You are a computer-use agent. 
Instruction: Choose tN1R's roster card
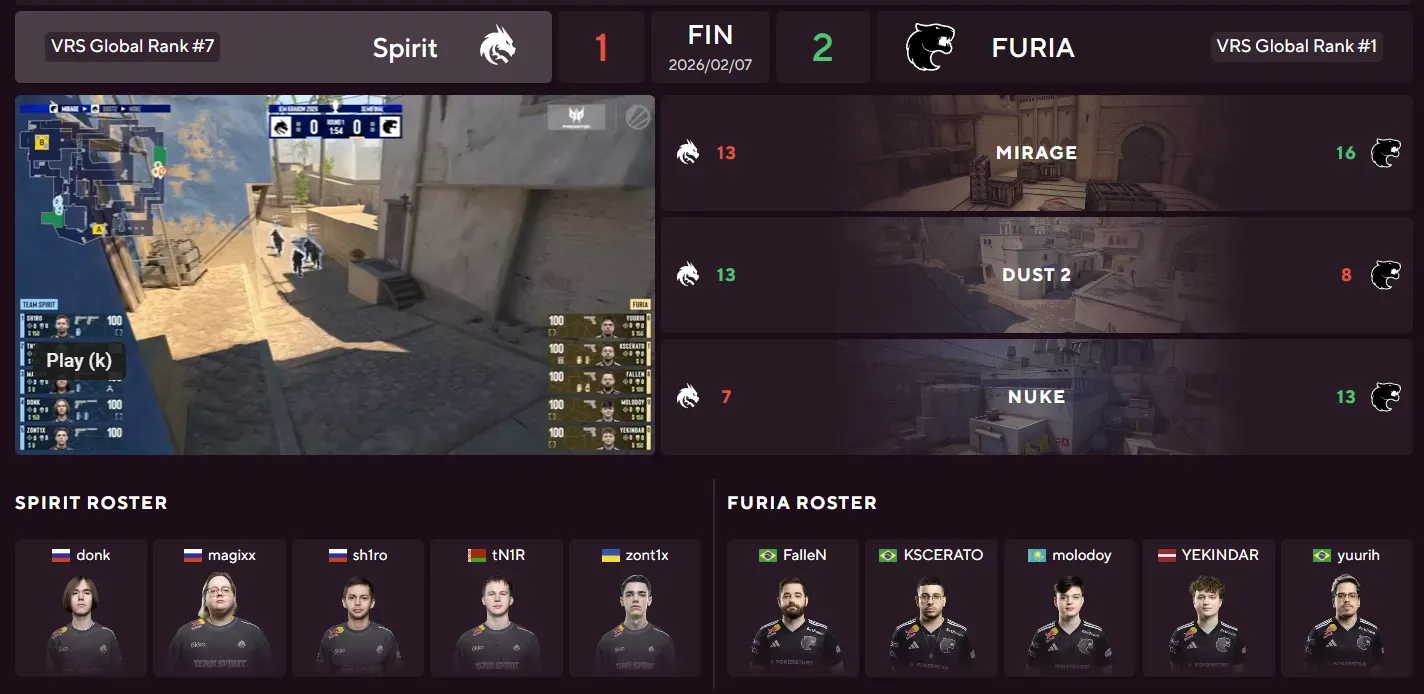[496, 608]
